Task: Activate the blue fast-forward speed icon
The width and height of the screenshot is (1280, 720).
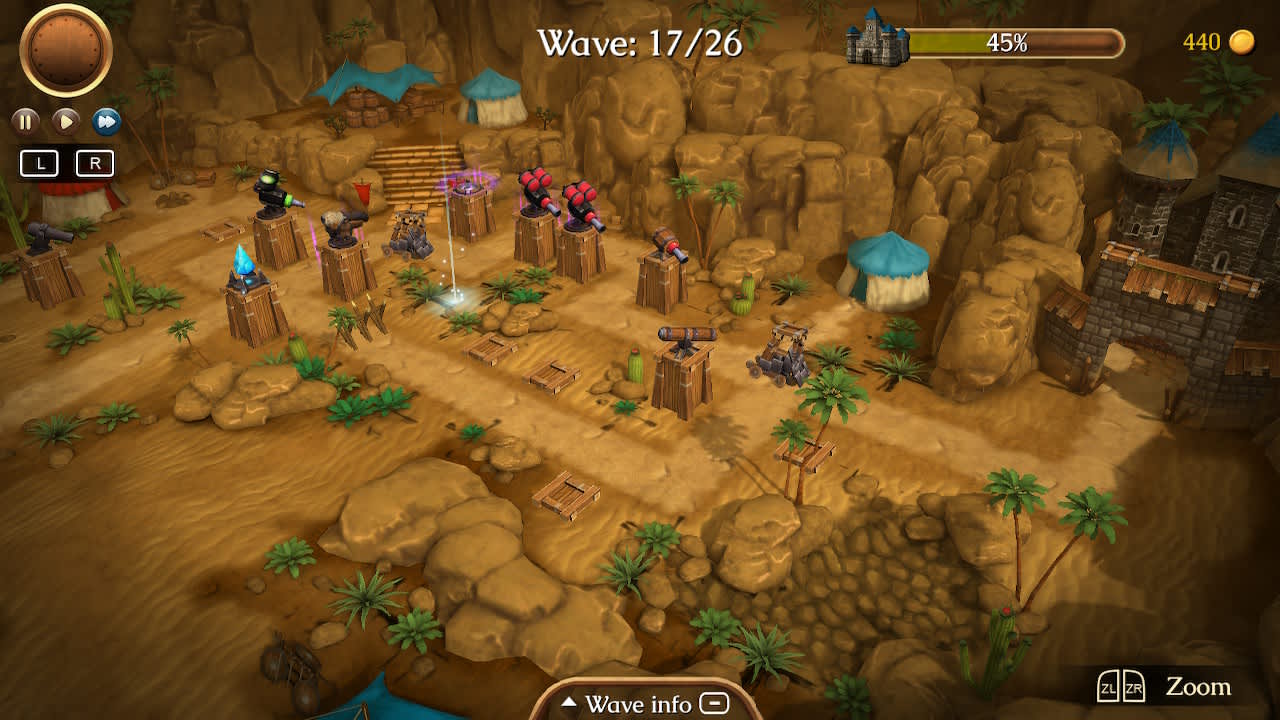Action: click(x=107, y=121)
